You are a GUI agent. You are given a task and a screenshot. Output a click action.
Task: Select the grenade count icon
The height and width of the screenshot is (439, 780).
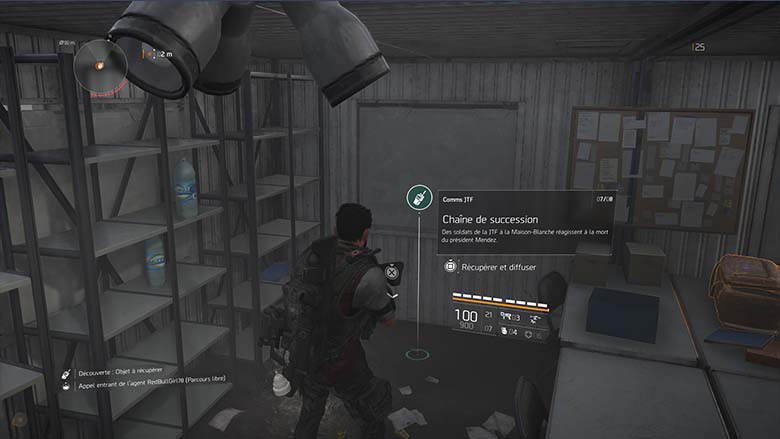[503, 331]
